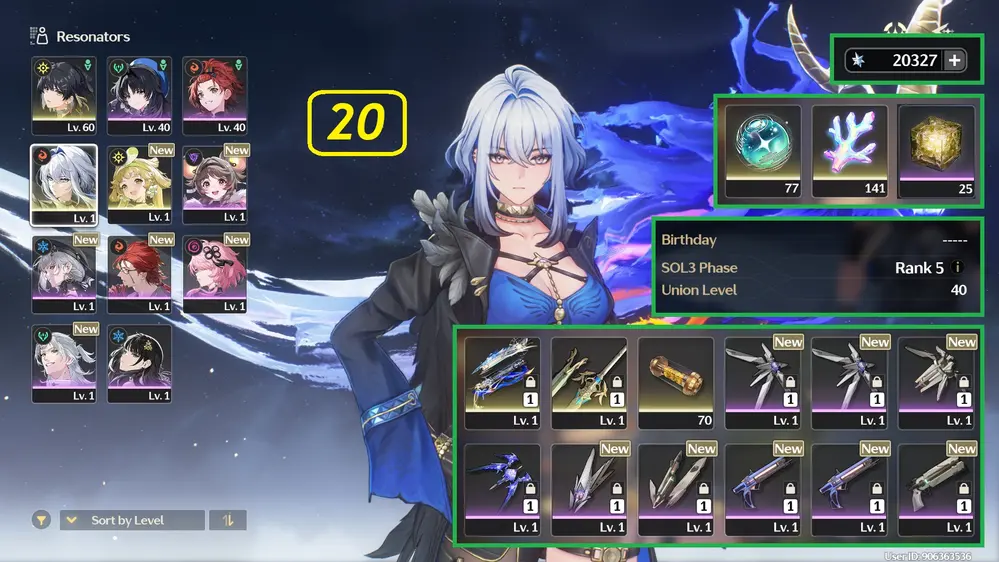The height and width of the screenshot is (562, 999).
Task: Click the teal orb item showing 77
Action: 763,150
